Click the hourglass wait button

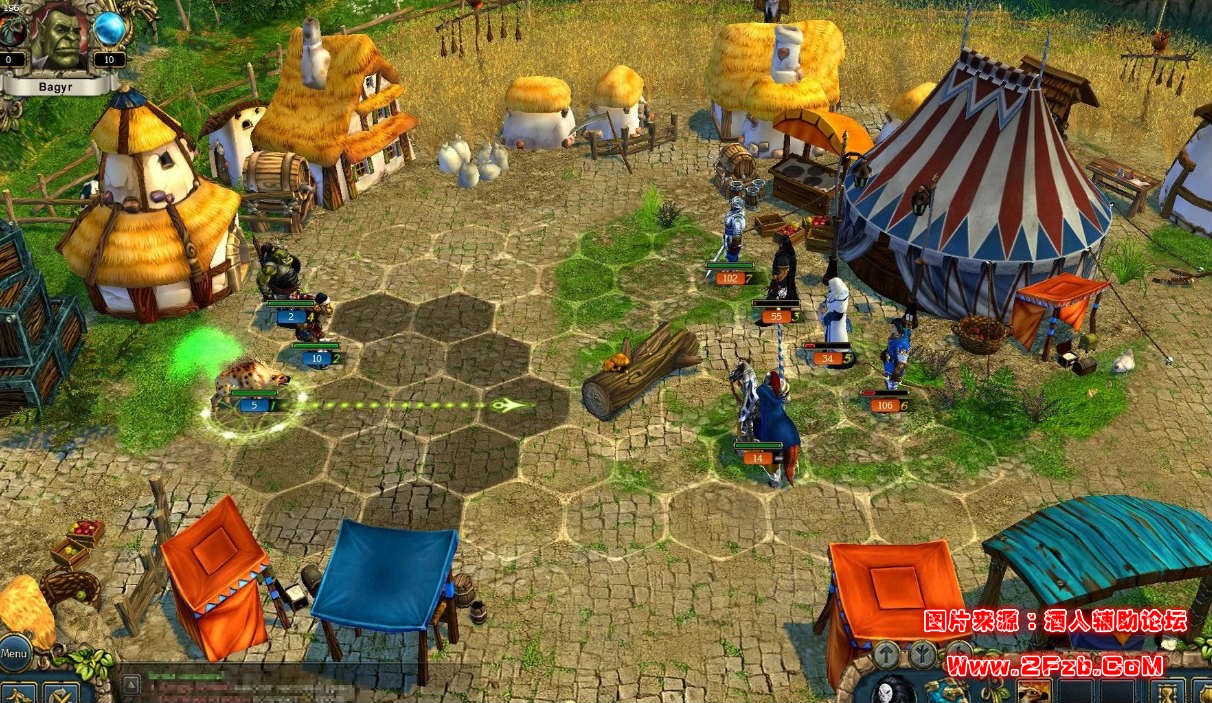(1166, 691)
